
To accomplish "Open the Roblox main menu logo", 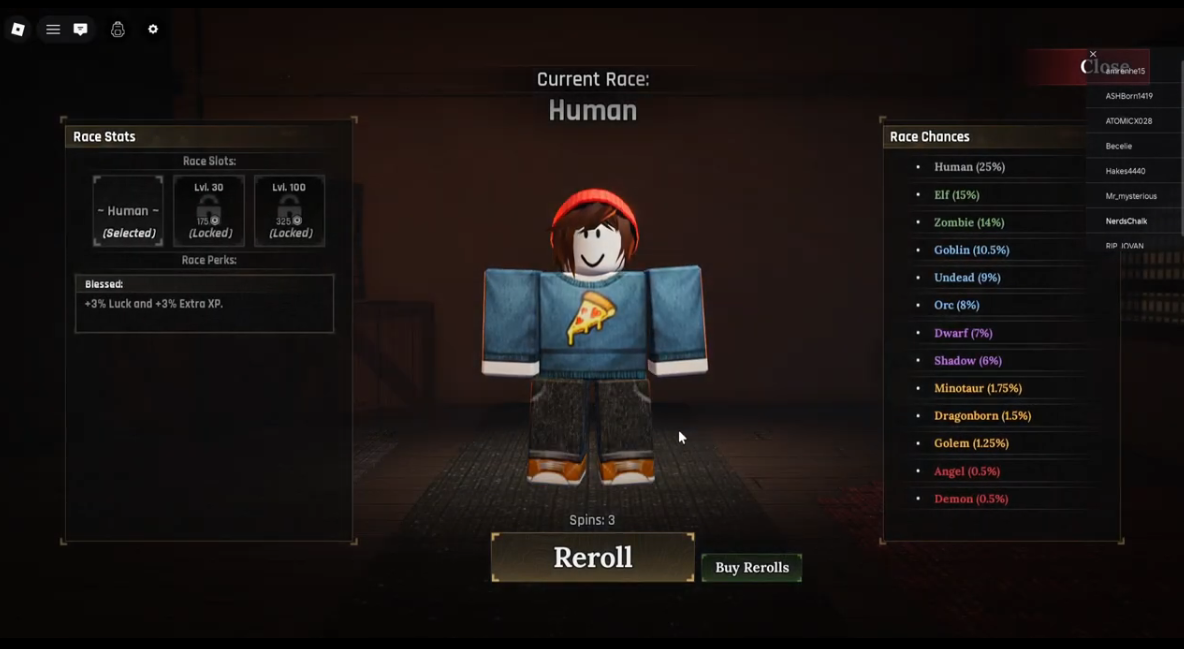I will coord(18,30).
